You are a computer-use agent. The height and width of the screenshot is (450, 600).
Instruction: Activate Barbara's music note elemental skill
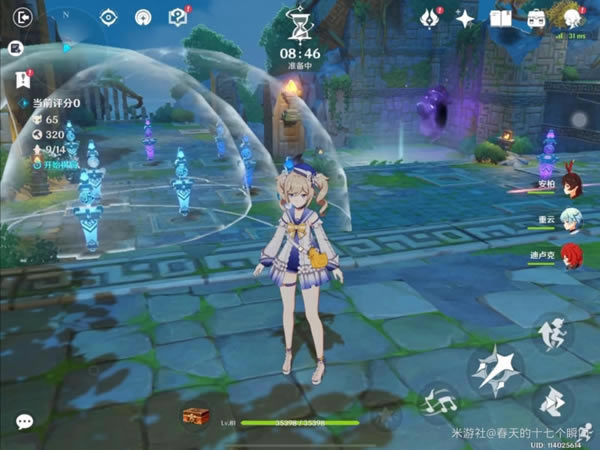click(x=438, y=402)
